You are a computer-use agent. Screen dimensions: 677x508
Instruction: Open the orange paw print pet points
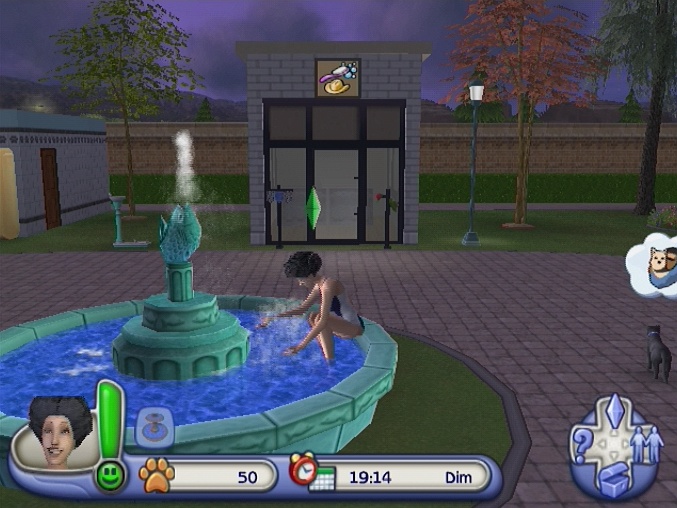155,474
